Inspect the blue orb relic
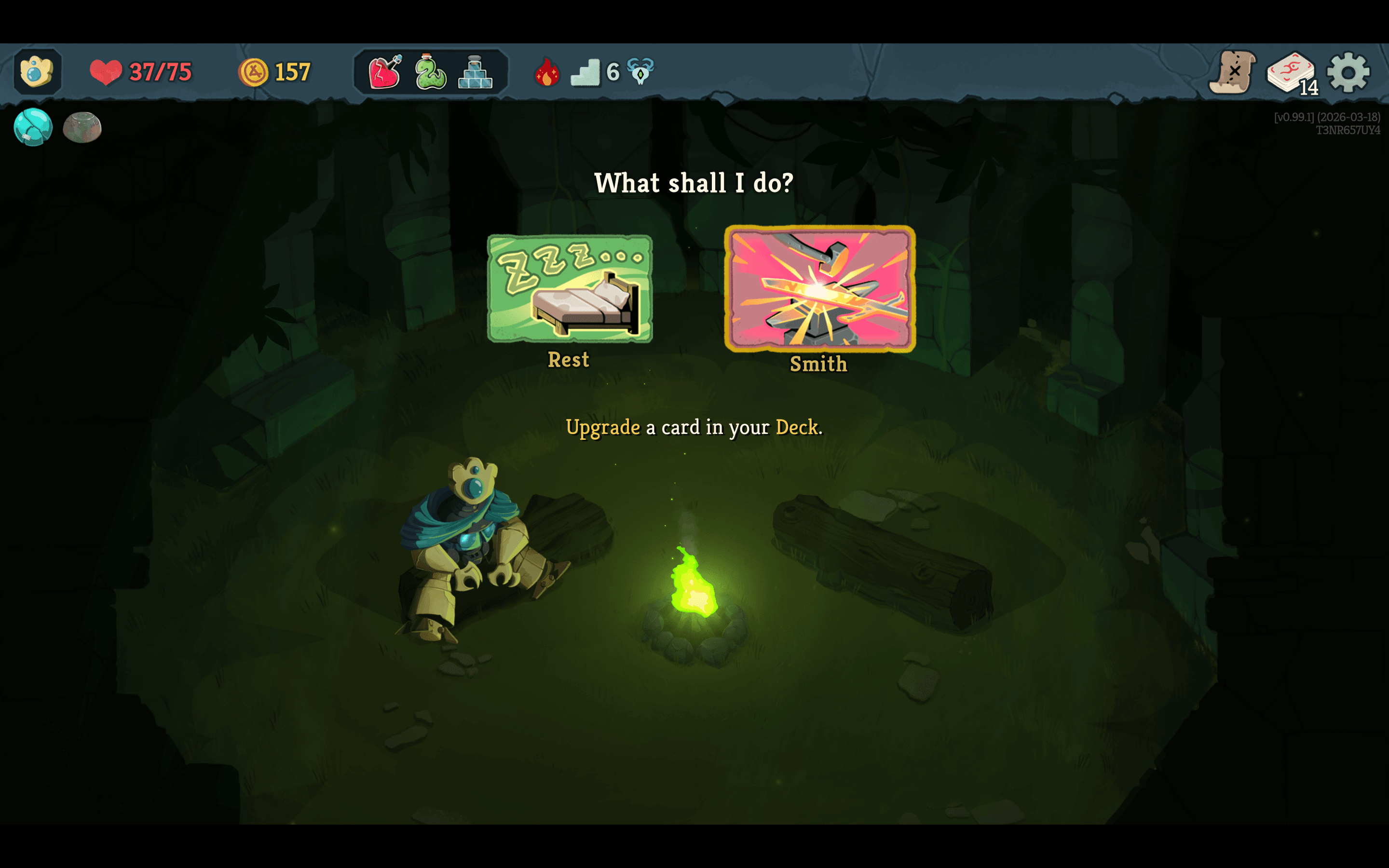The height and width of the screenshot is (868, 1389). coord(33,127)
